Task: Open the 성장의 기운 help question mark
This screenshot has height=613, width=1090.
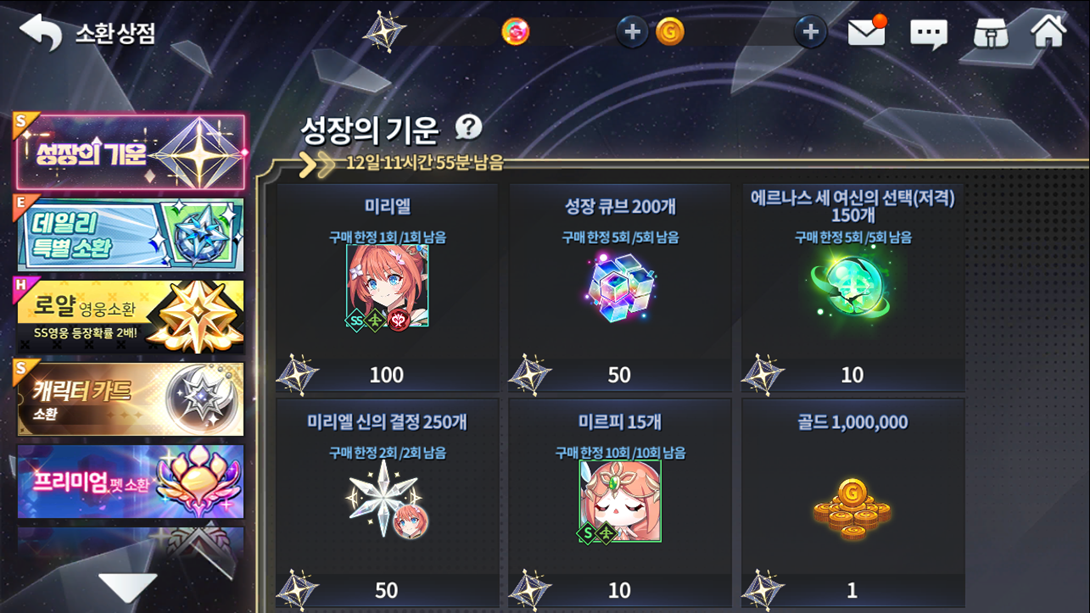Action: point(468,127)
